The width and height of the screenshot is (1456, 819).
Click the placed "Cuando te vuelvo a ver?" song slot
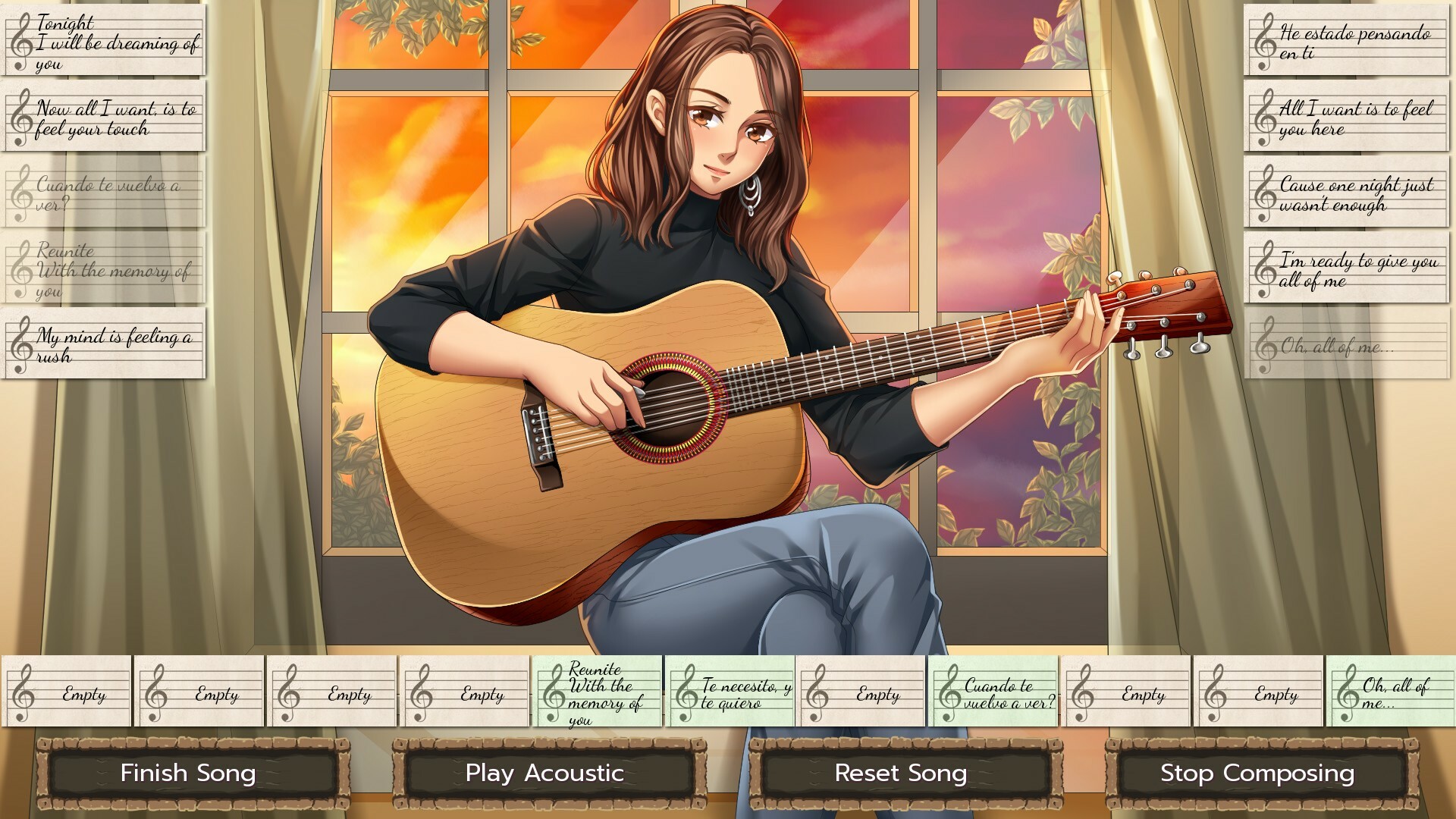click(x=993, y=692)
